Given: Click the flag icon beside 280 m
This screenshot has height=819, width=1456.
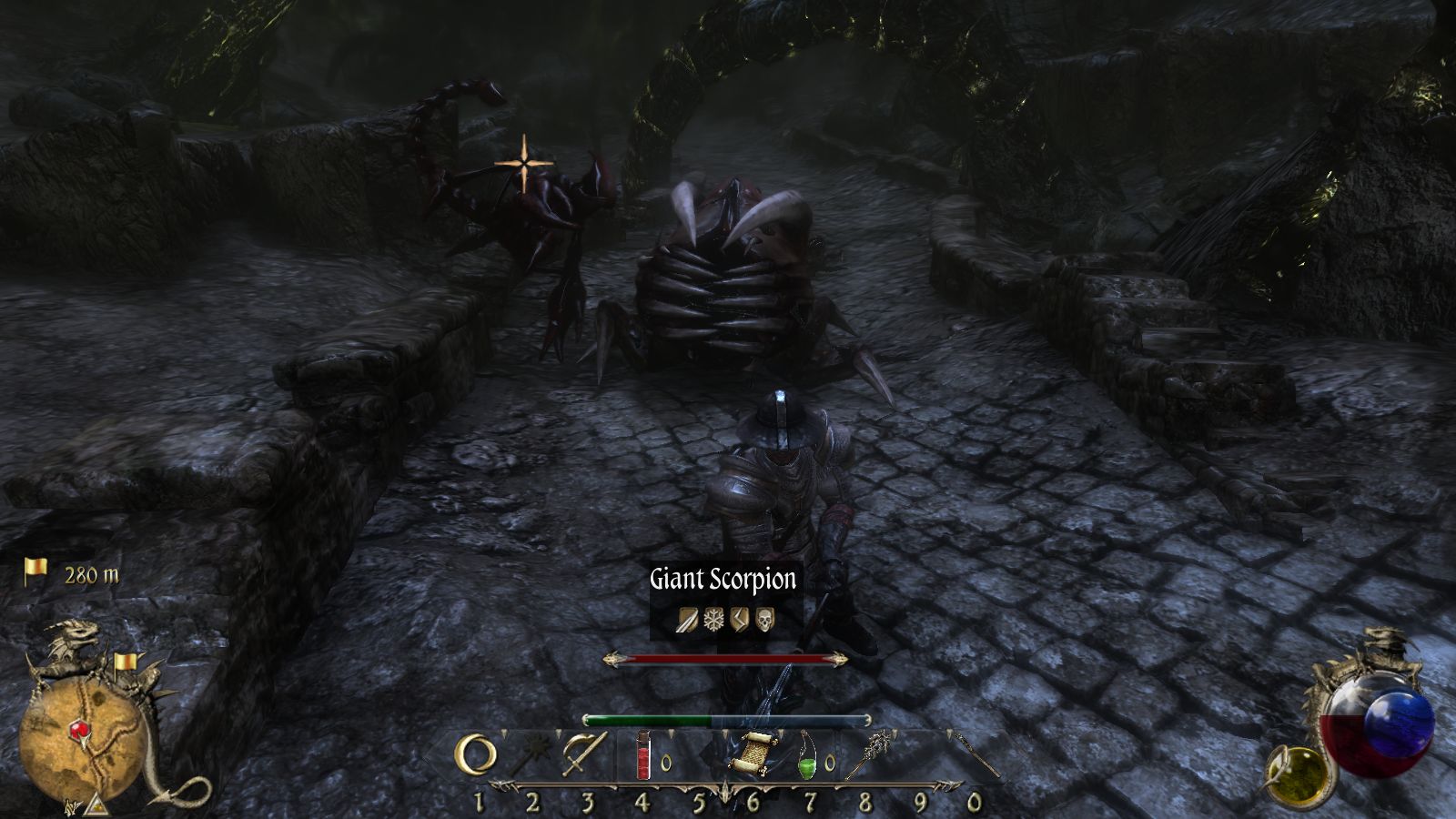Looking at the screenshot, I should (35, 571).
